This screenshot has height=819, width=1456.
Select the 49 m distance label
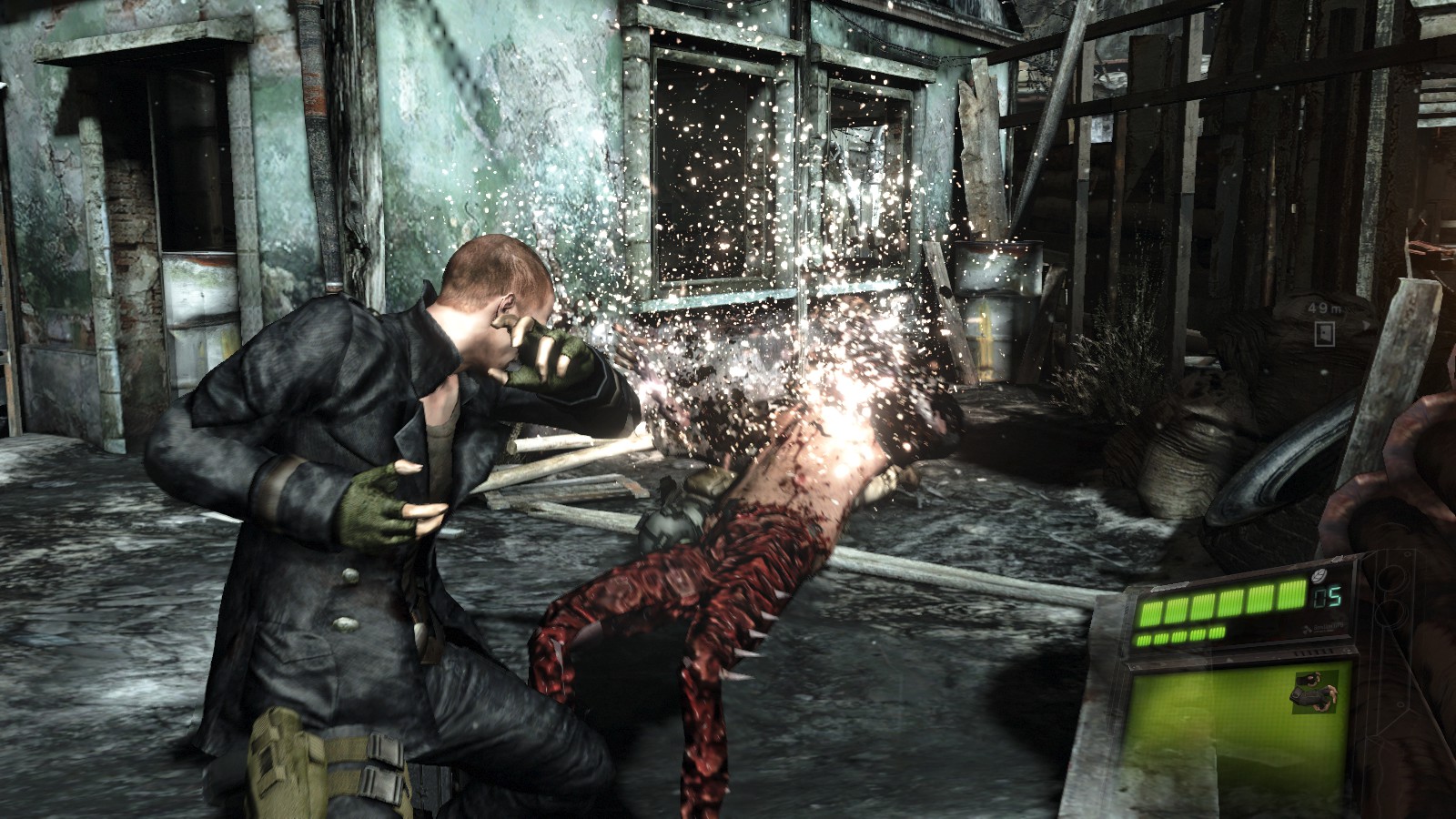[1324, 308]
